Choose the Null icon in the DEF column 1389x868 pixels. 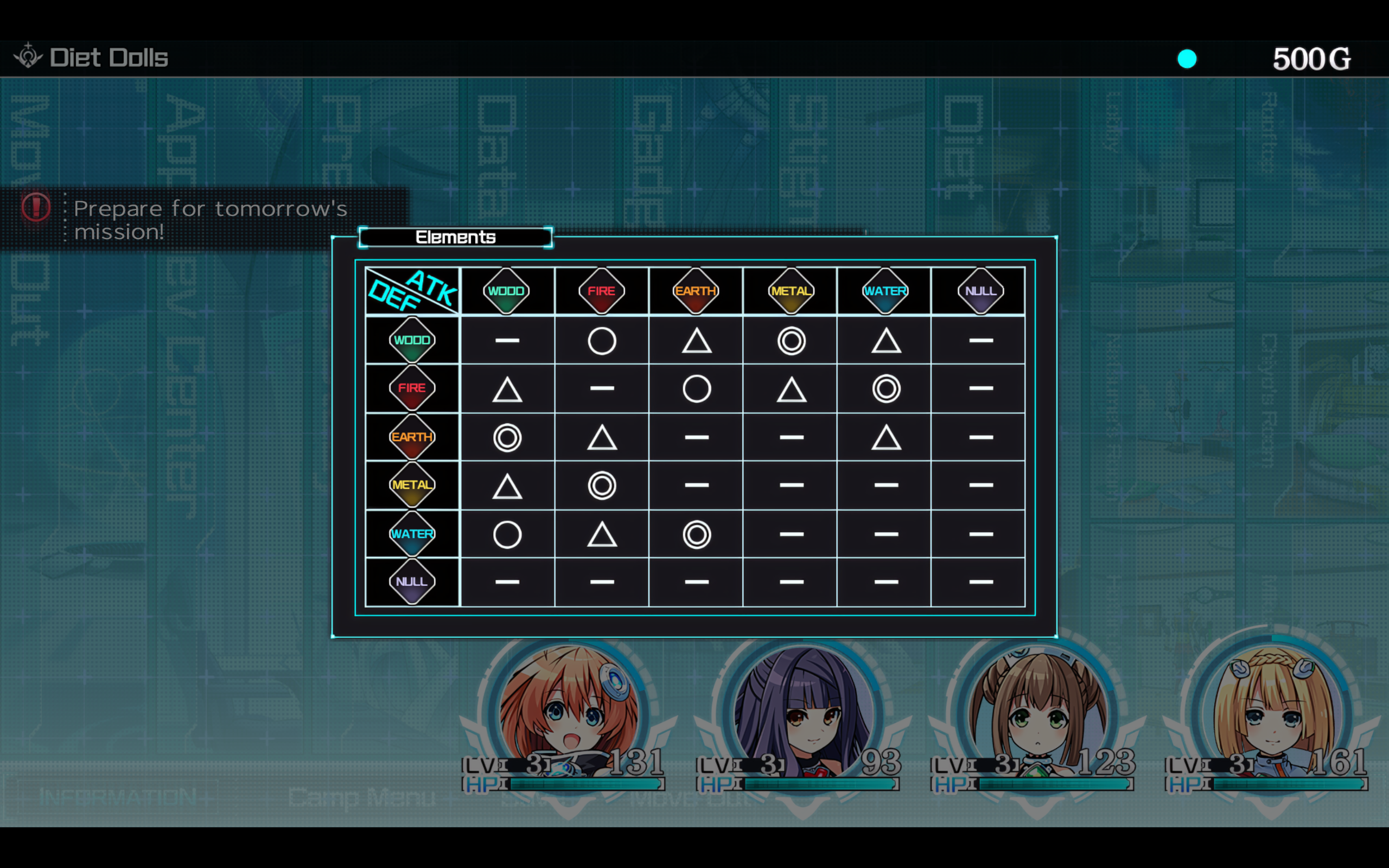click(x=412, y=582)
